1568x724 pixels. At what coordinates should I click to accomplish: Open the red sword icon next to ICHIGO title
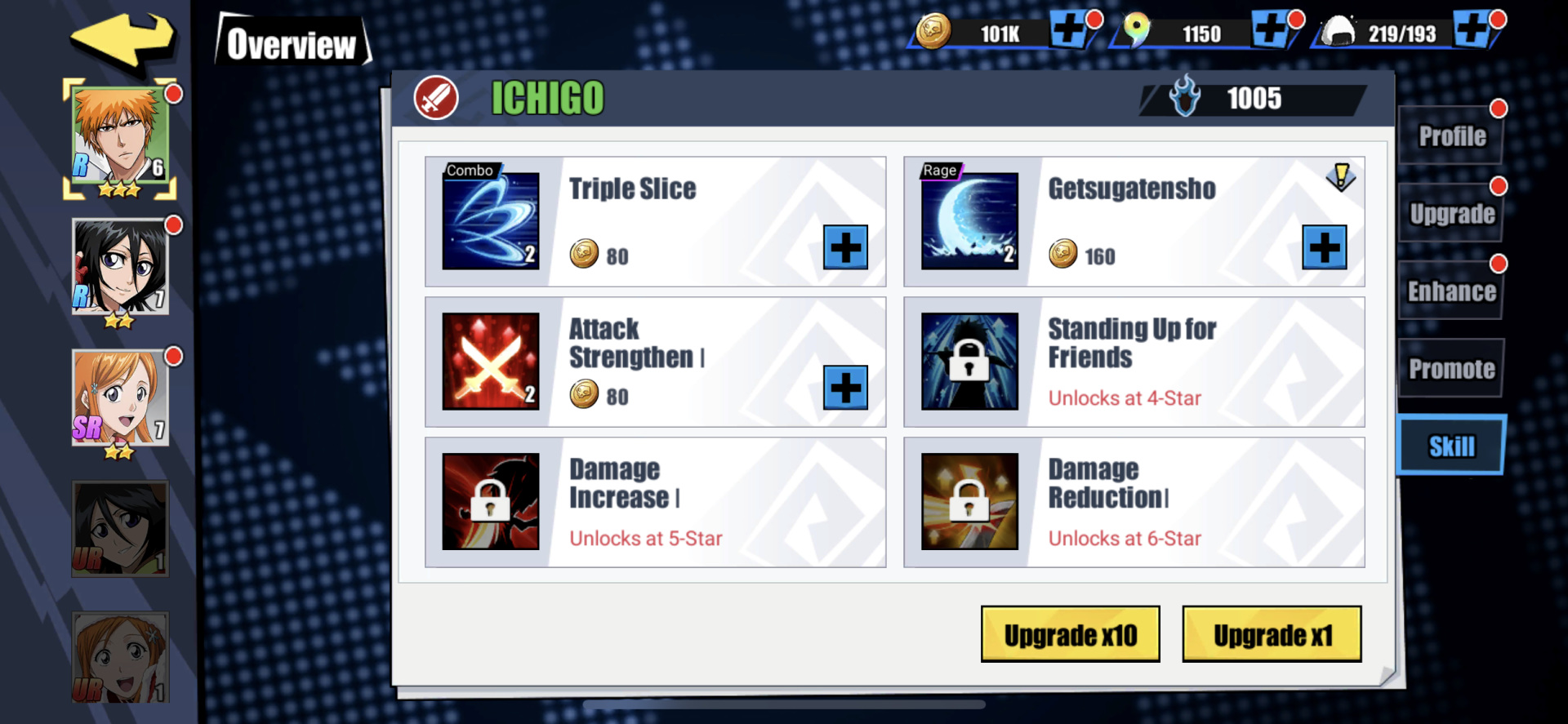pyautogui.click(x=434, y=99)
